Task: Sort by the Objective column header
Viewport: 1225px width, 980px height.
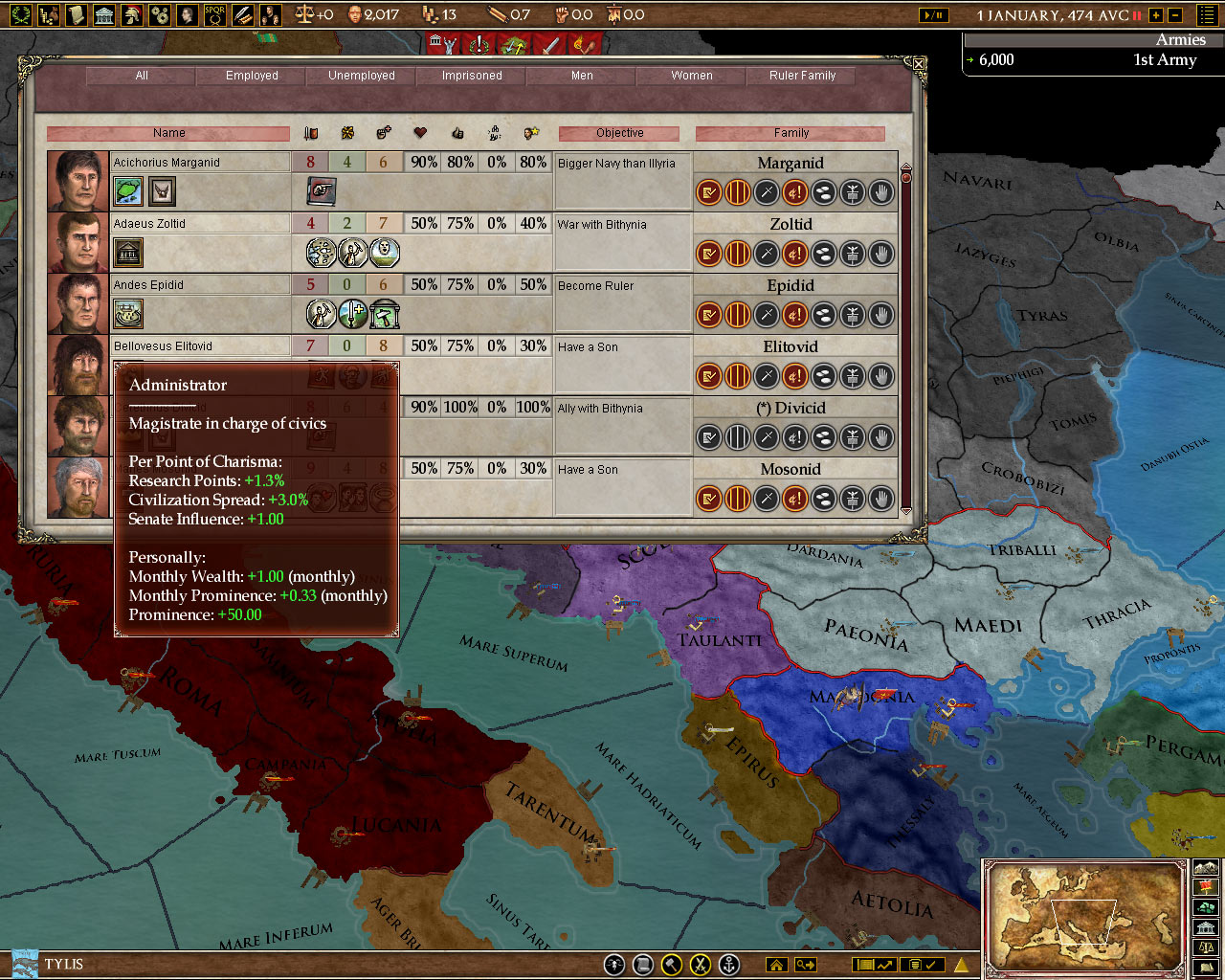Action: (618, 132)
